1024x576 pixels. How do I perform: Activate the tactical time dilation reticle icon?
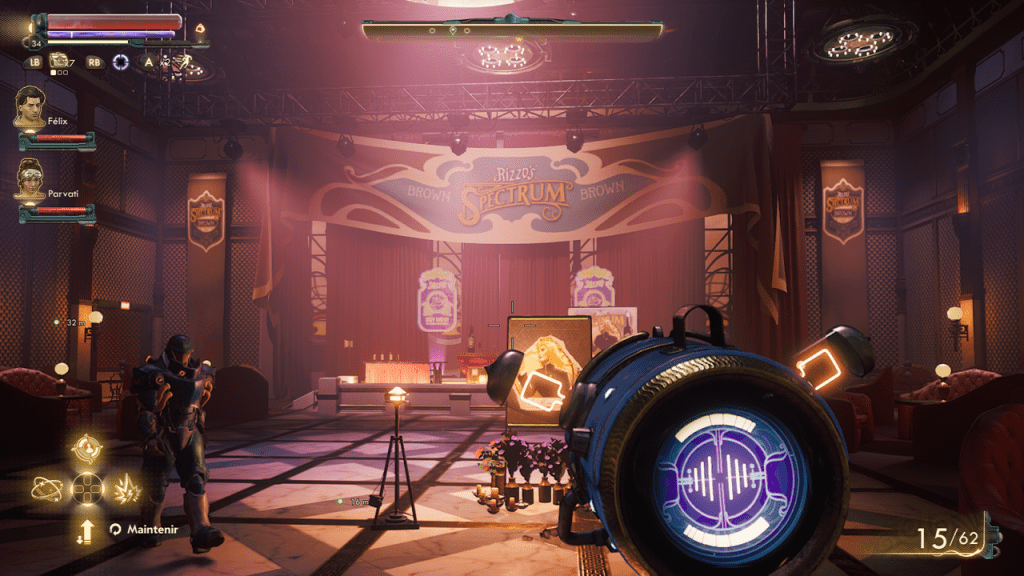(x=121, y=62)
